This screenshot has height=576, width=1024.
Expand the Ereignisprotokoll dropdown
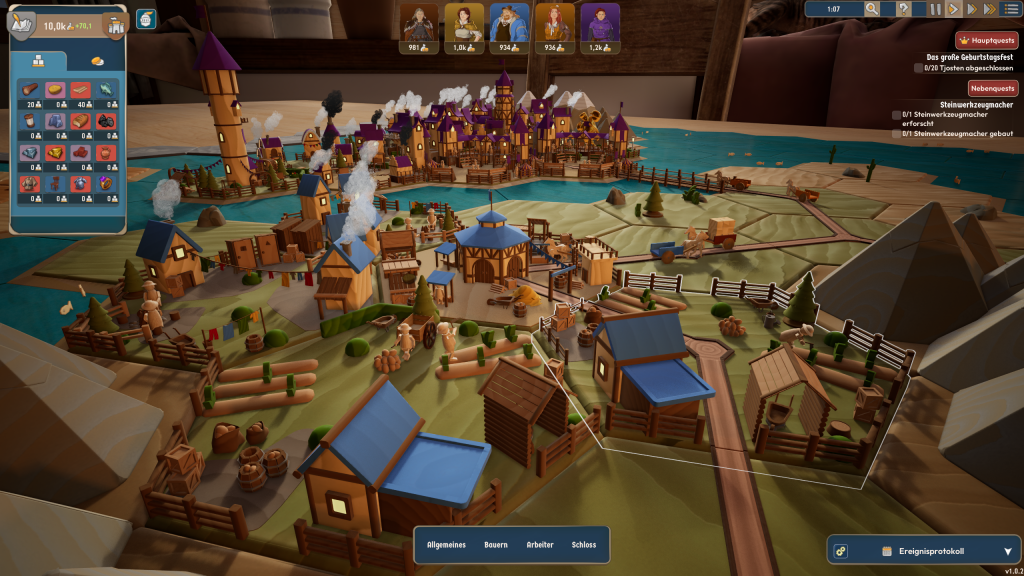1007,551
